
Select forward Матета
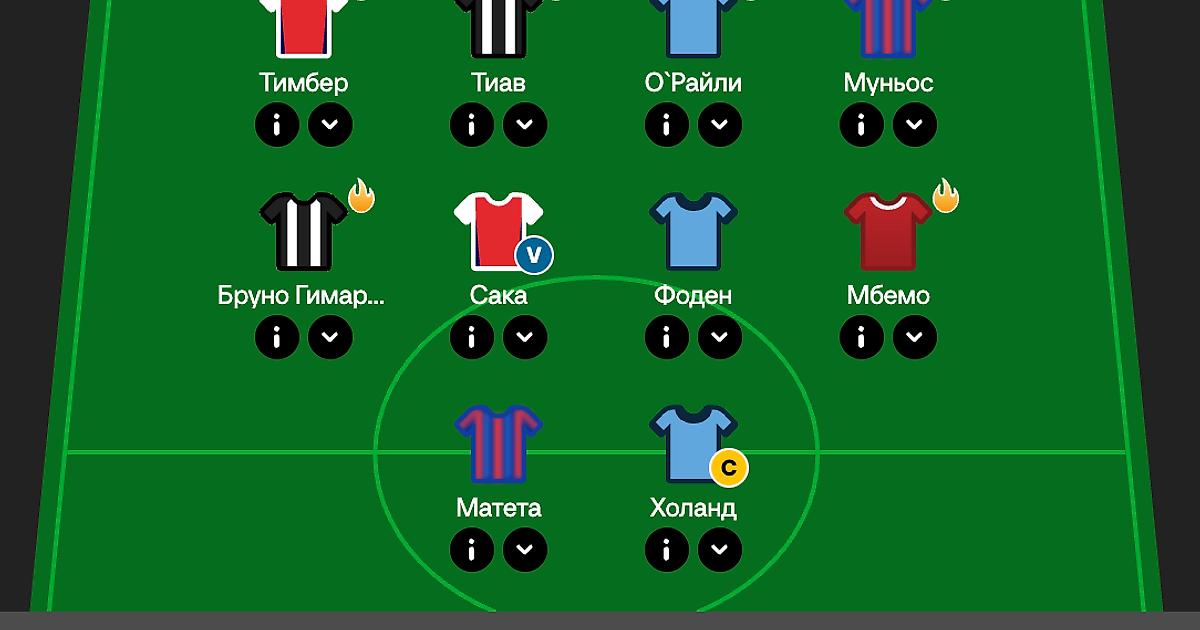498,443
